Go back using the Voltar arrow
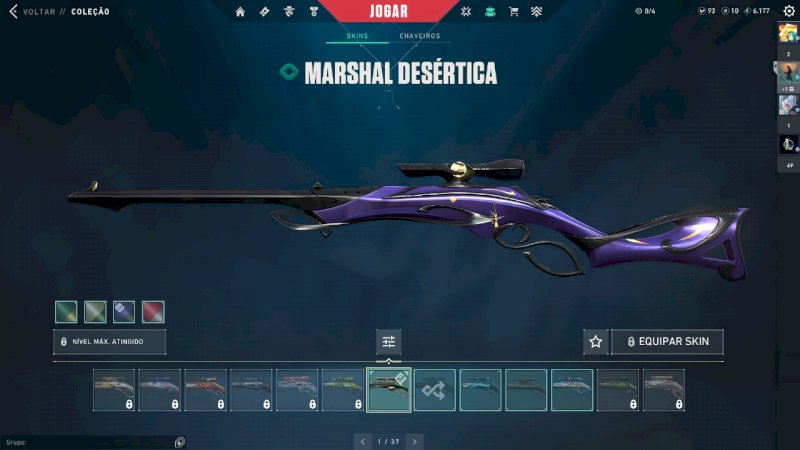The image size is (800, 450). [x=13, y=11]
